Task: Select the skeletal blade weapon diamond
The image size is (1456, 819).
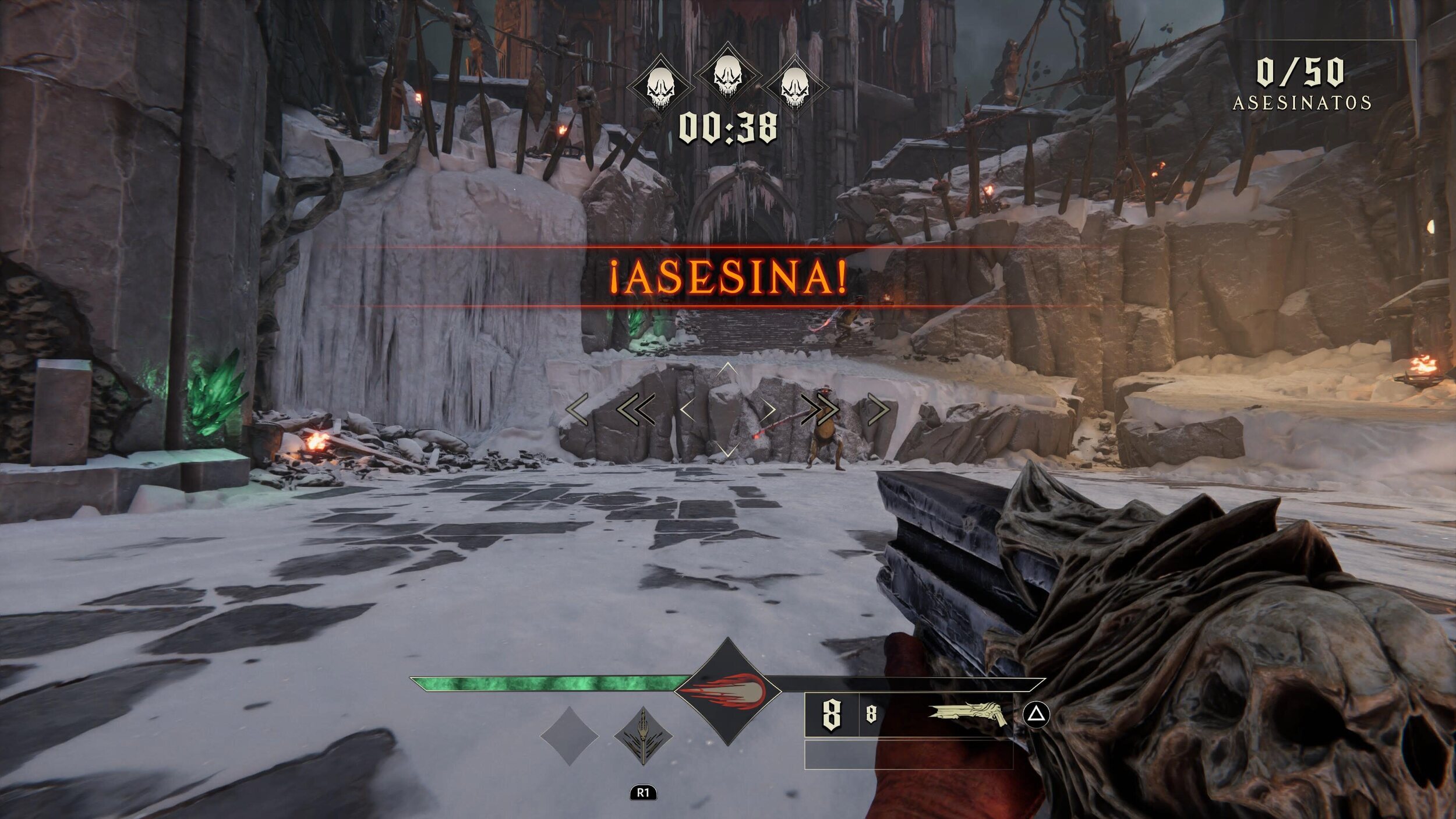Action: pos(643,736)
